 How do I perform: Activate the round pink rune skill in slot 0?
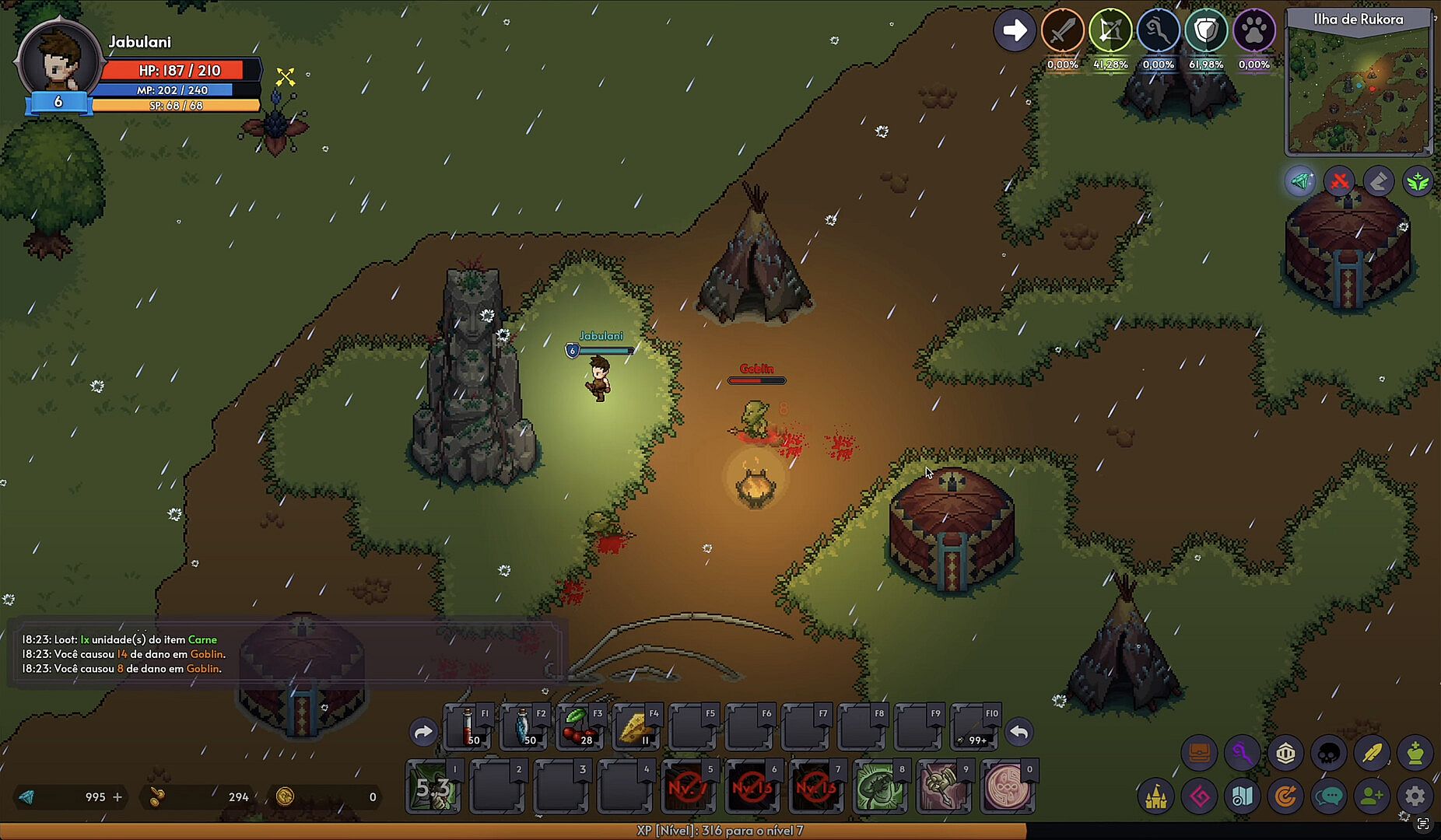coord(1007,788)
